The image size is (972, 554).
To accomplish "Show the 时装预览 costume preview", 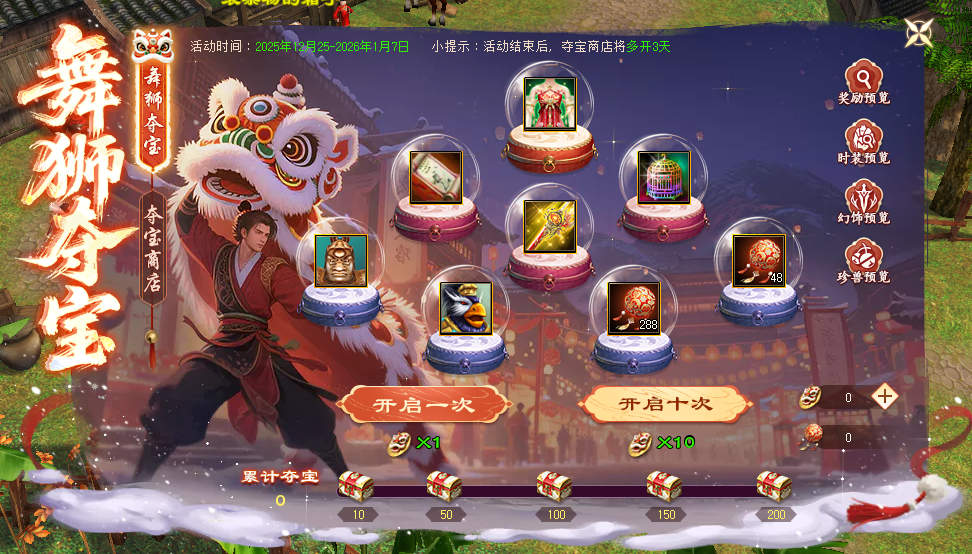I will 863,142.
